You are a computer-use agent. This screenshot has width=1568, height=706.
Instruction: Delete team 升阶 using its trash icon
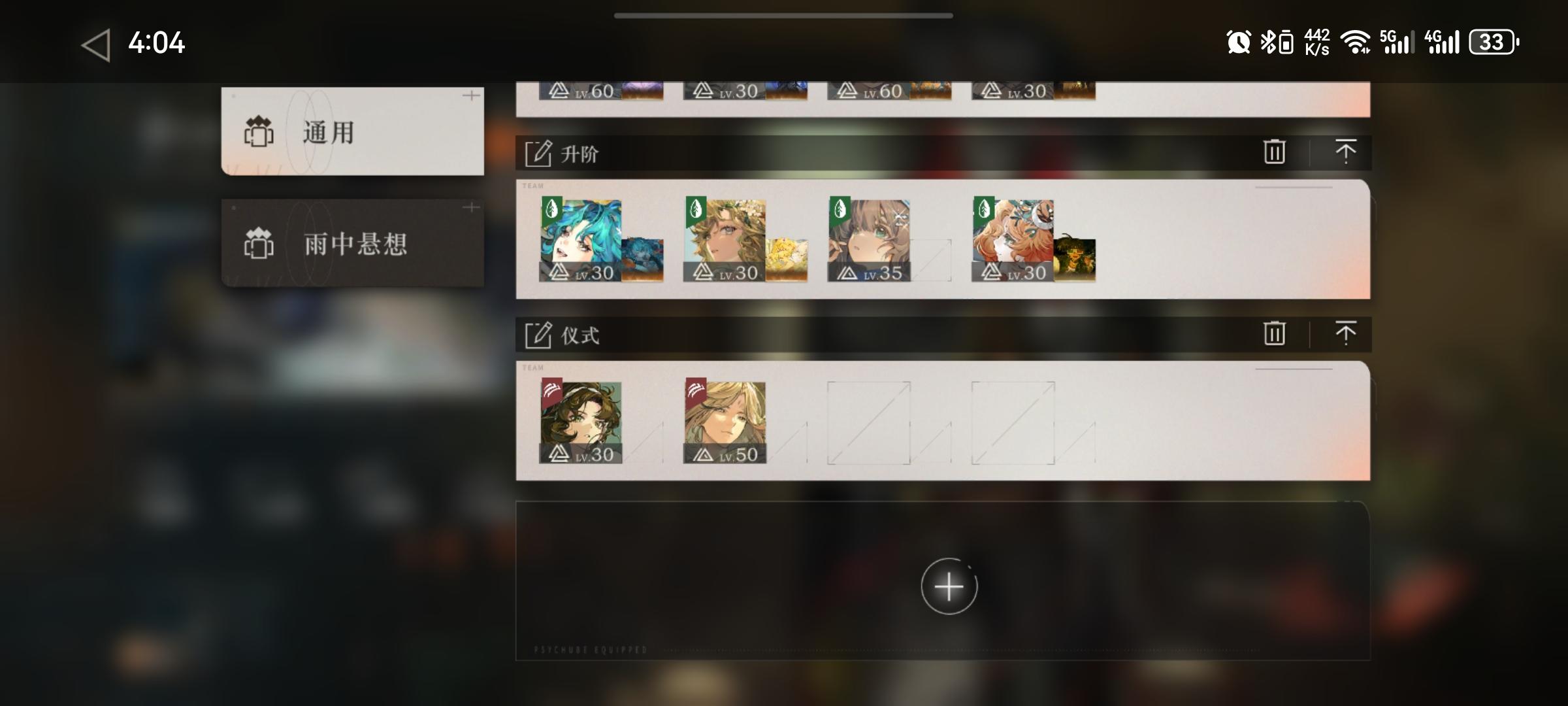pos(1273,151)
